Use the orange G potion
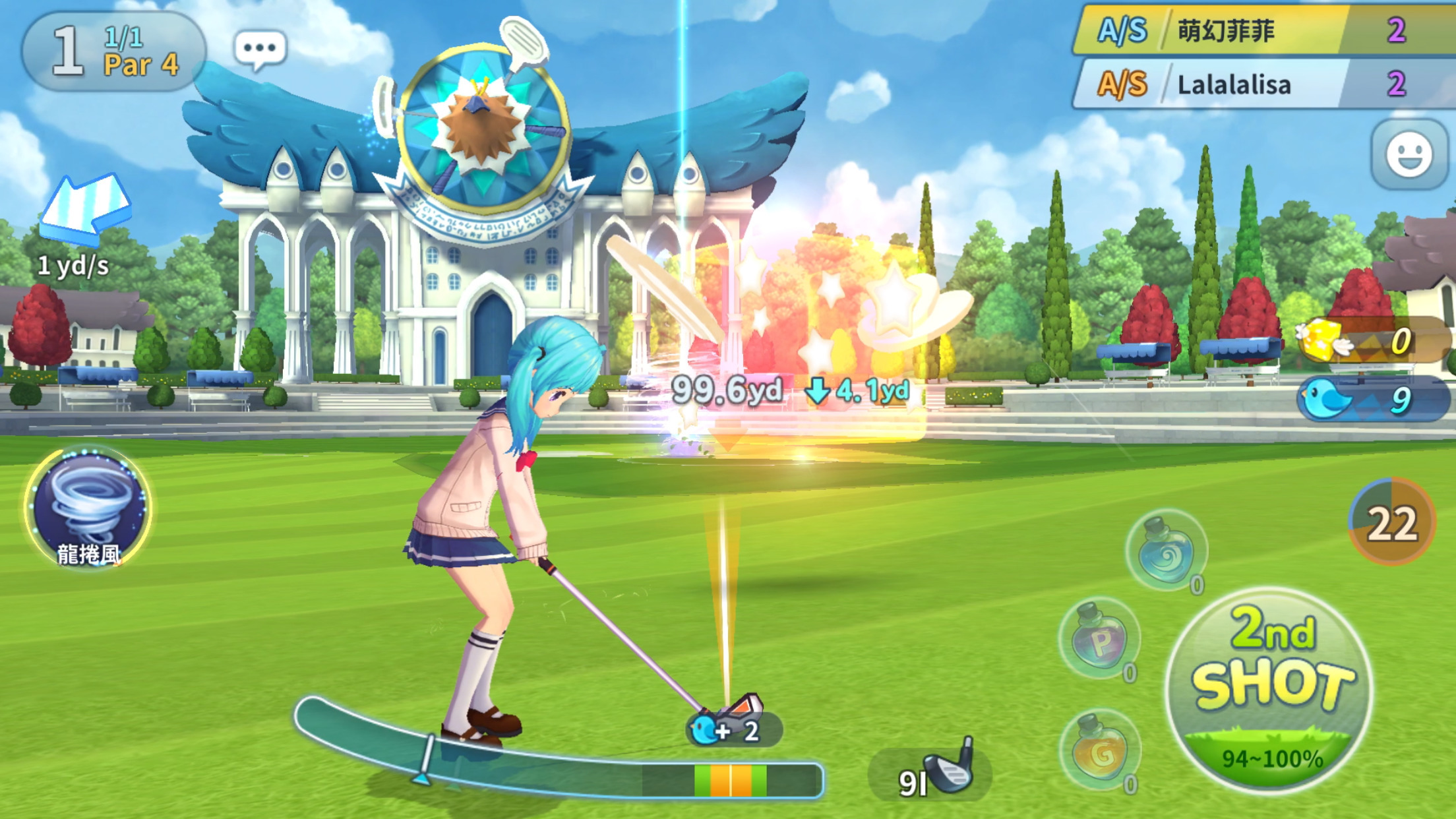This screenshot has height=819, width=1456. click(1099, 750)
